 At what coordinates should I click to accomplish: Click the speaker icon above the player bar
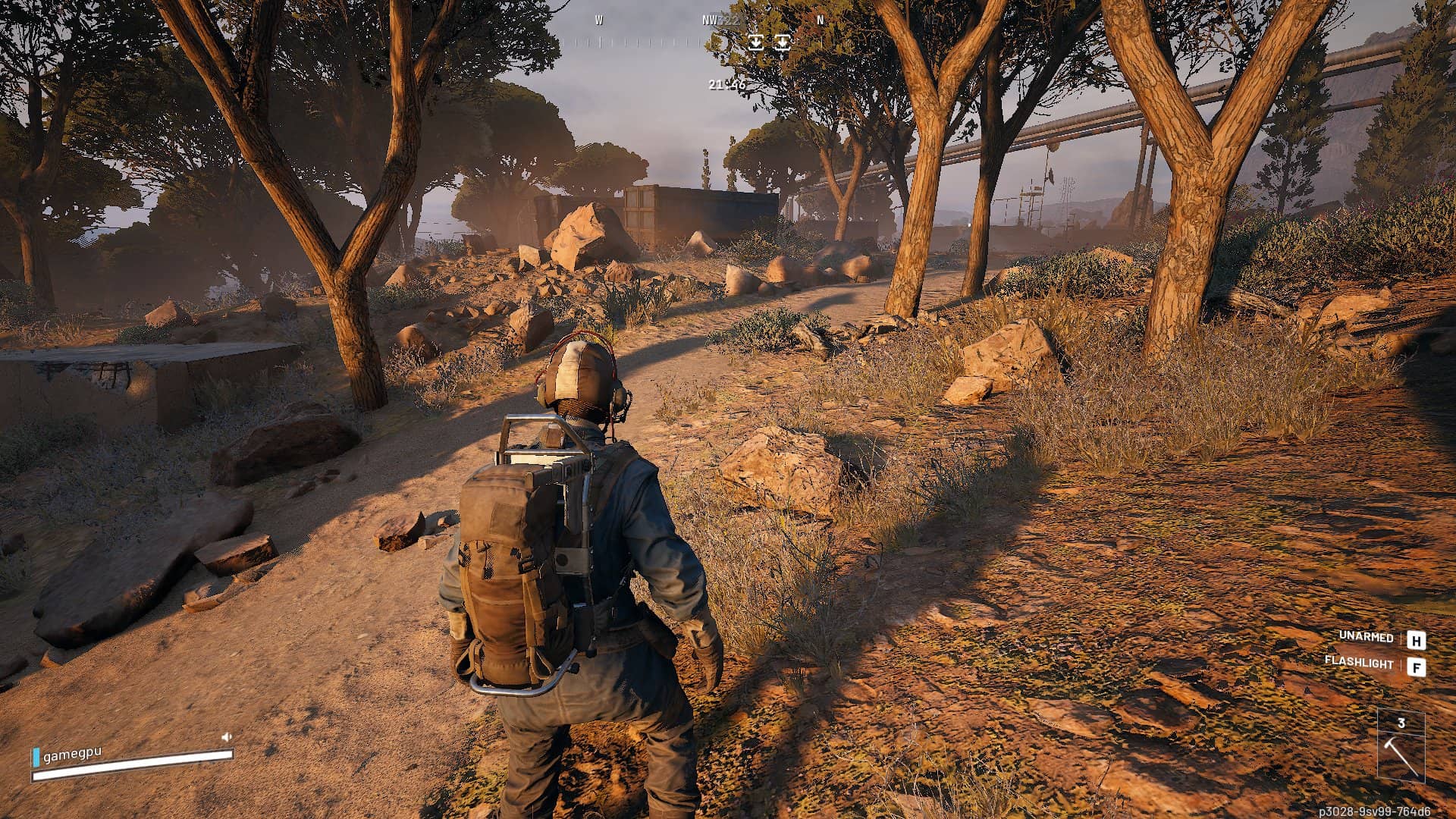click(x=226, y=736)
